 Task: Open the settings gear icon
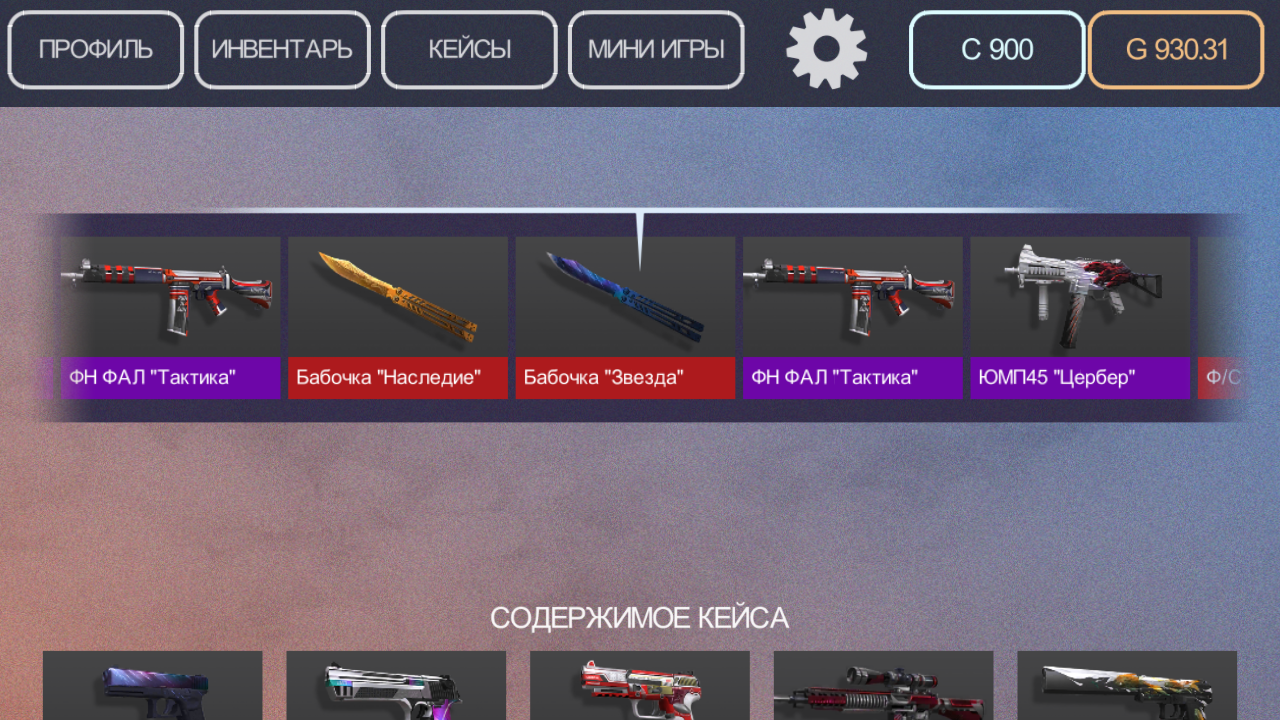(826, 49)
